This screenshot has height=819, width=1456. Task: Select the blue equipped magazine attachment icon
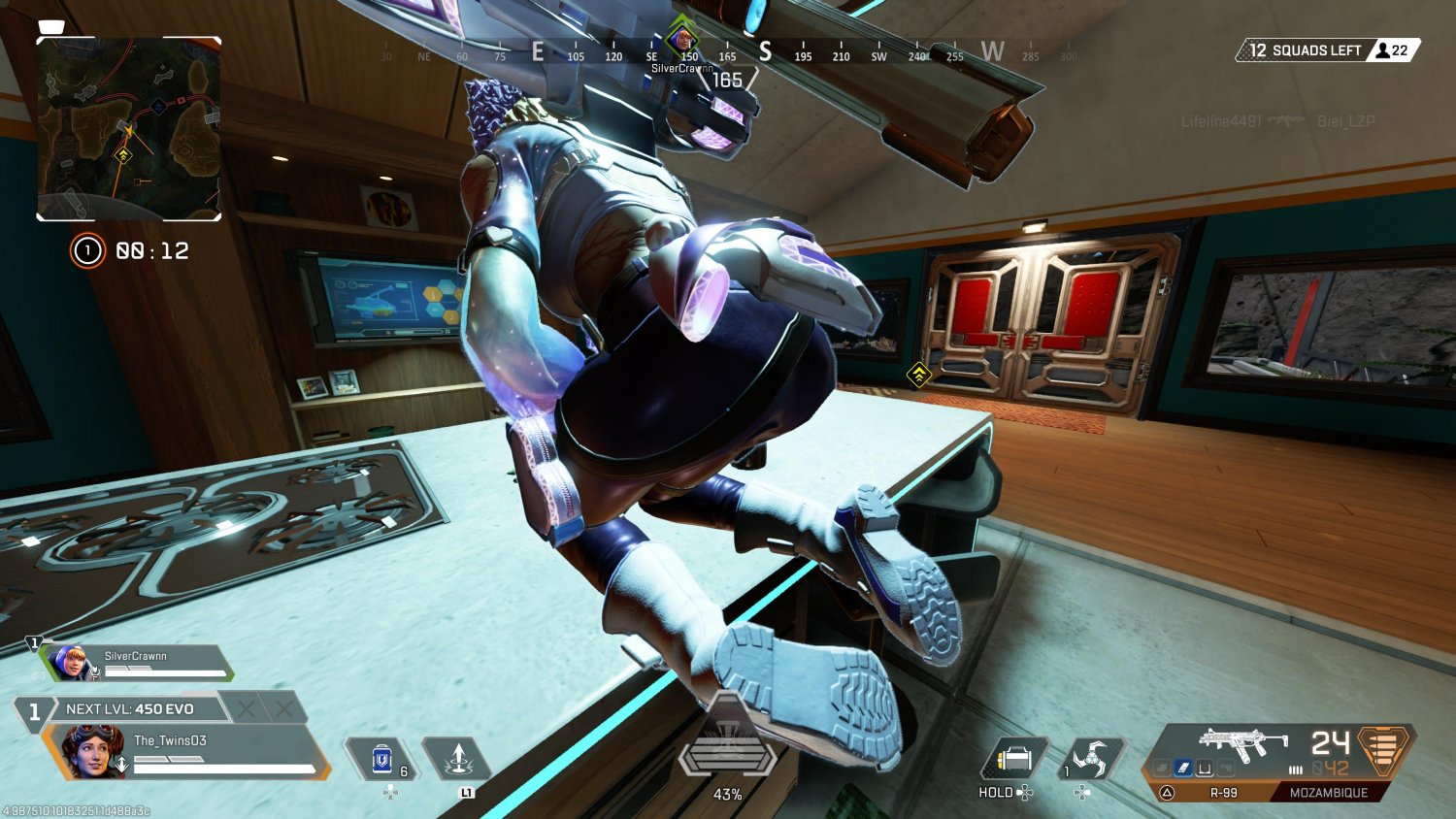(1182, 768)
